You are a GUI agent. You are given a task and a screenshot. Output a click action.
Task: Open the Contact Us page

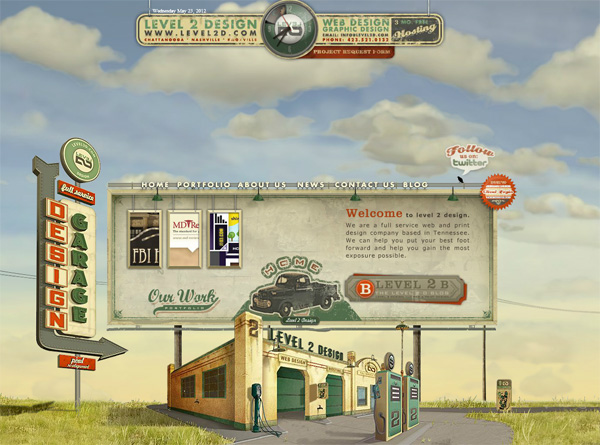(x=365, y=185)
